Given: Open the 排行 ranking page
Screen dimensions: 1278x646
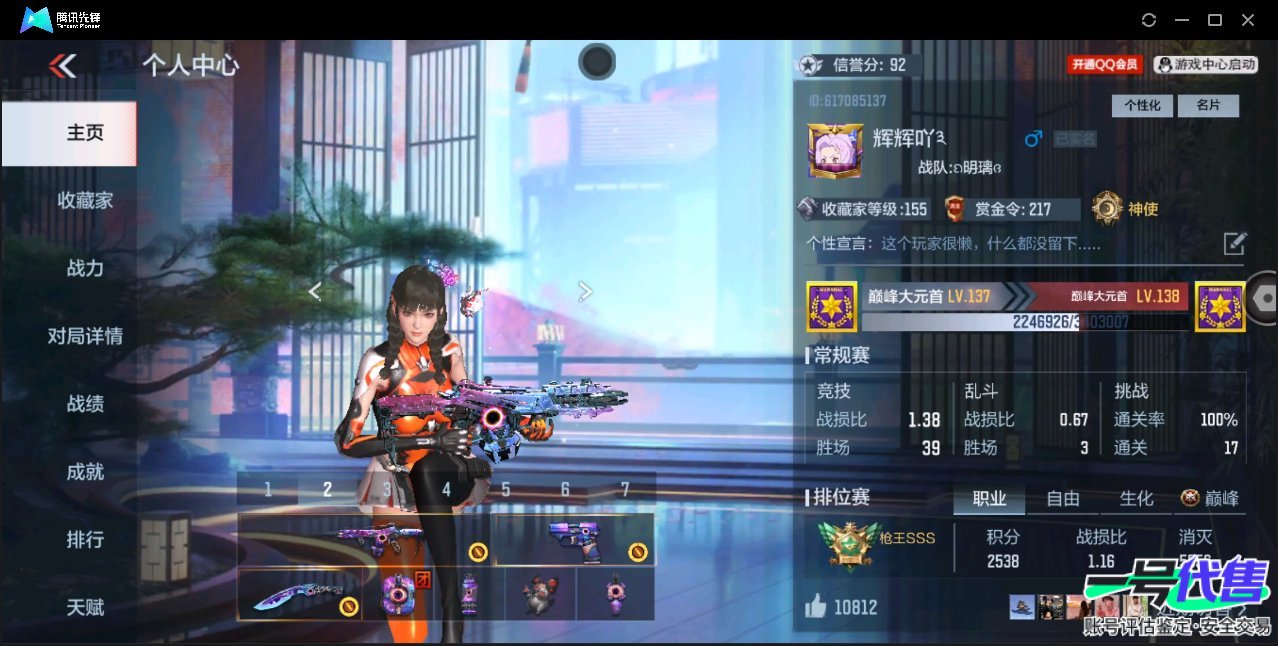Looking at the screenshot, I should pyautogui.click(x=85, y=540).
